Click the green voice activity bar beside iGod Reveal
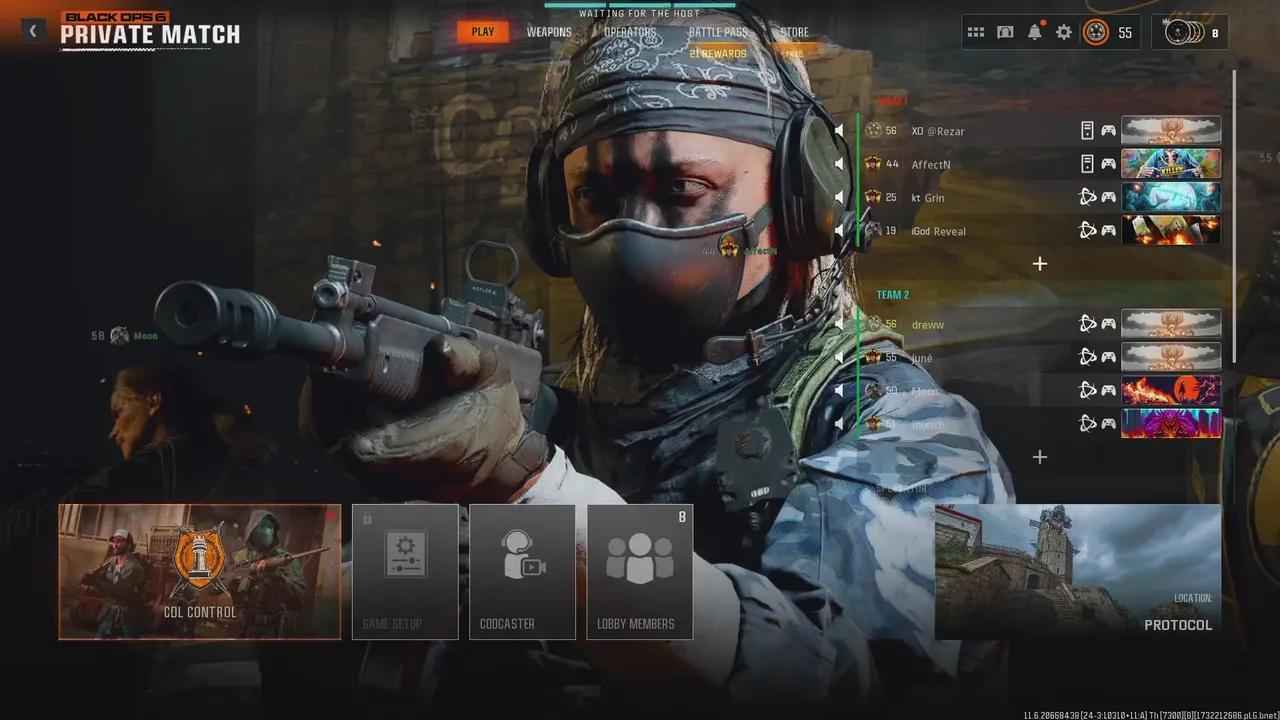Viewport: 1280px width, 720px height. (x=860, y=230)
